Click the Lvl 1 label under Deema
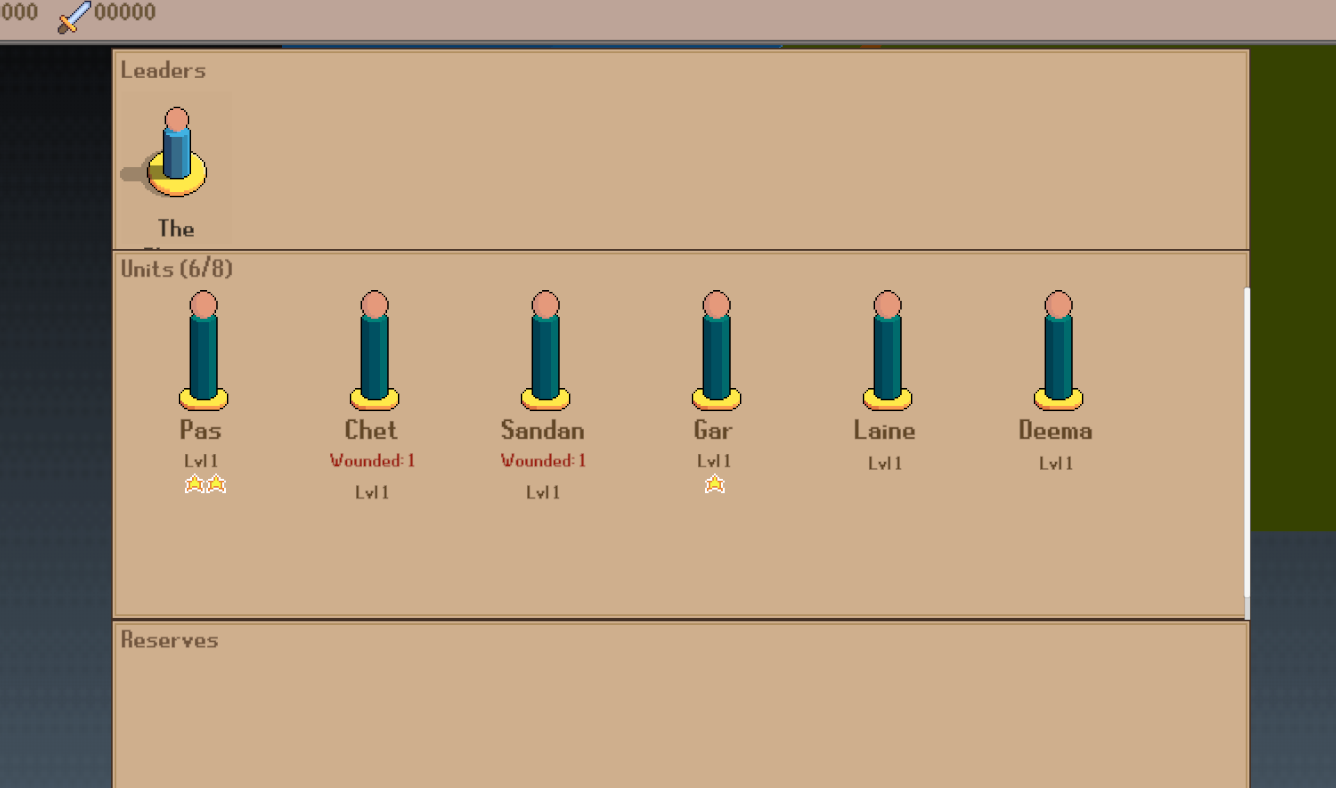 click(x=1057, y=463)
